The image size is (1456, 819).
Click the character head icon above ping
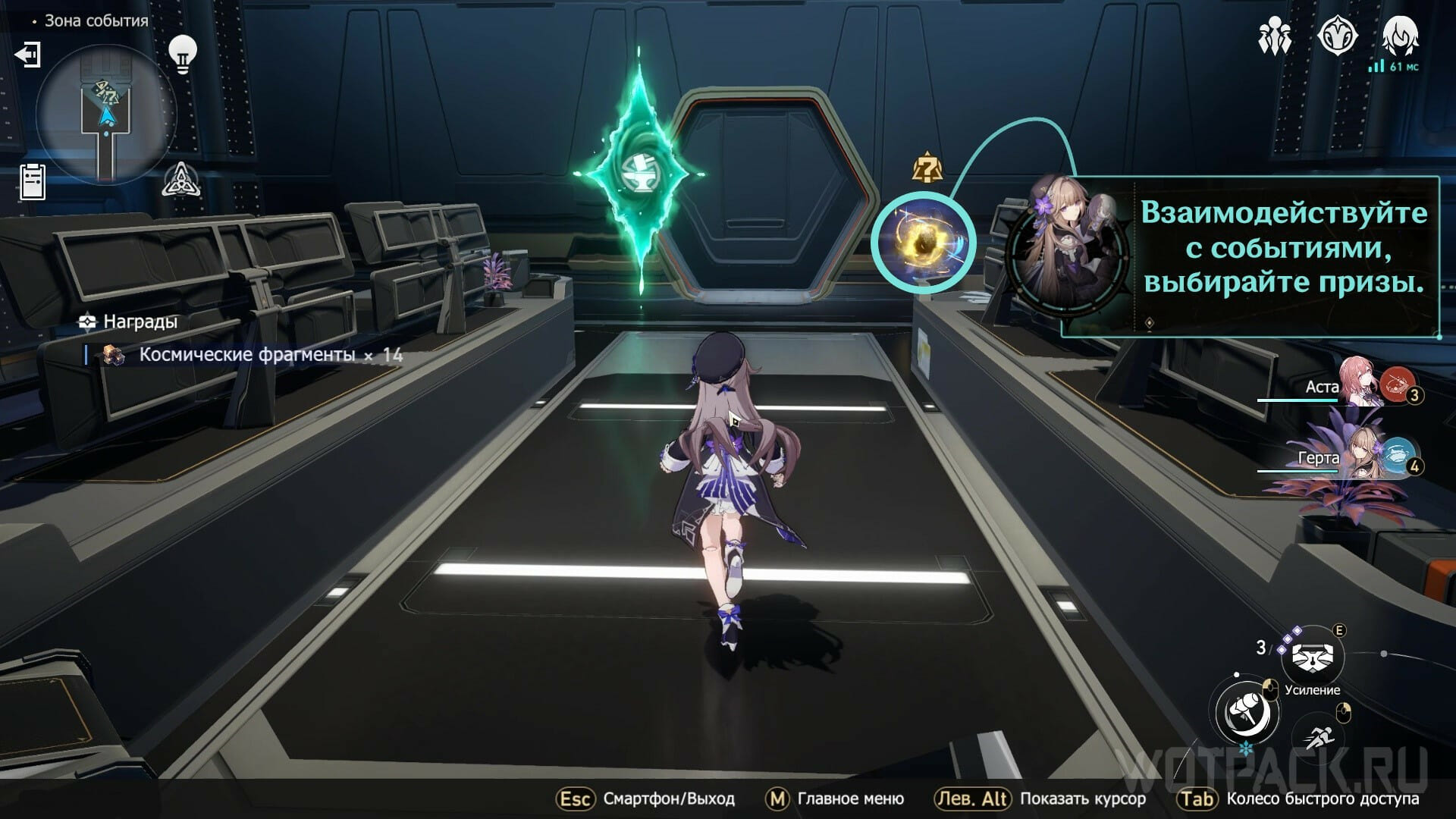pos(1400,36)
